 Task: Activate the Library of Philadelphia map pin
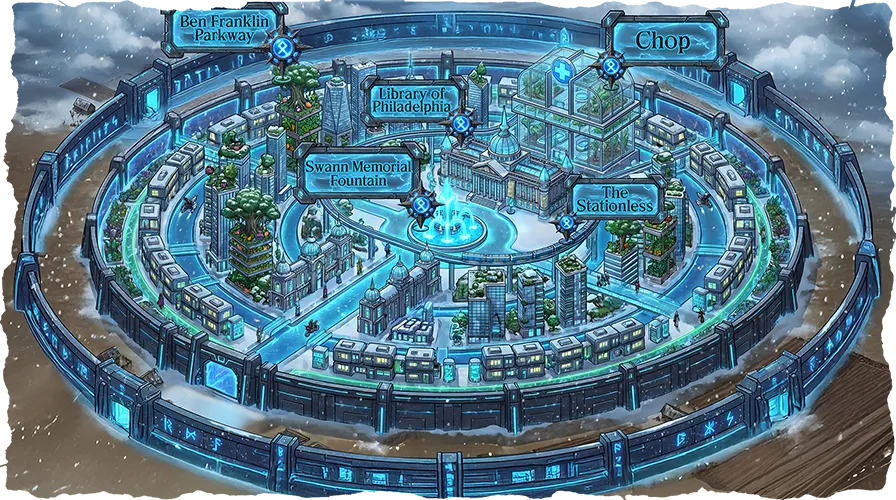click(460, 124)
